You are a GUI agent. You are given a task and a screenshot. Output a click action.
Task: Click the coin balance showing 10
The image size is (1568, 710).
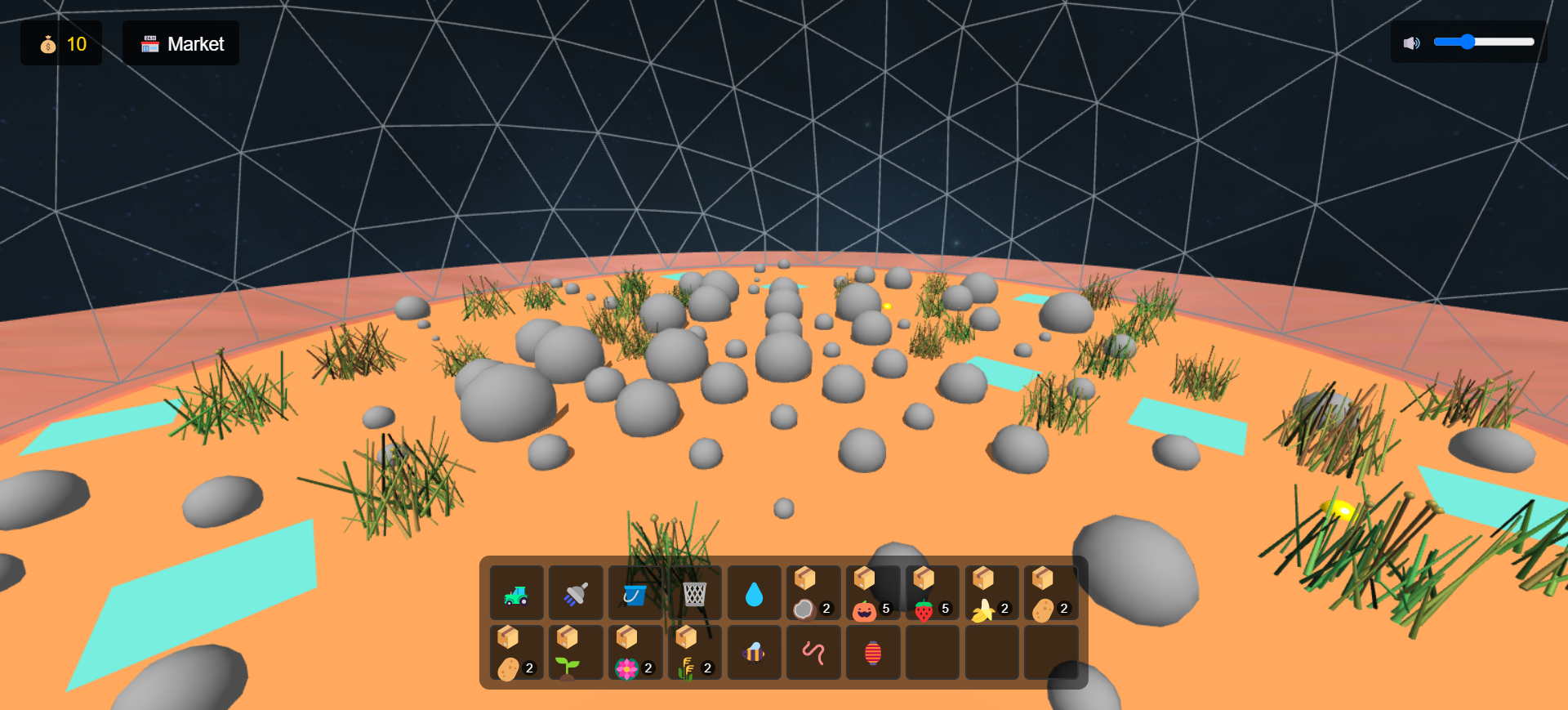(x=61, y=43)
